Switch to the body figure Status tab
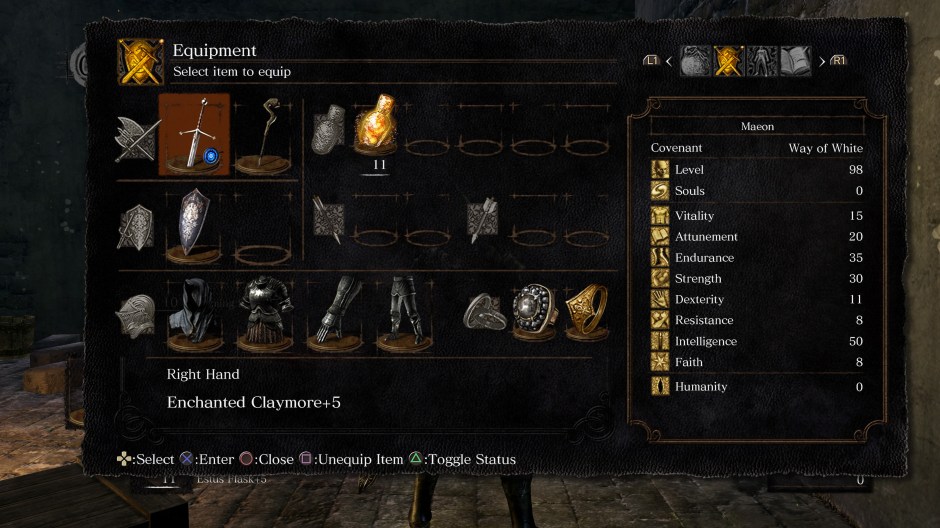The height and width of the screenshot is (528, 940). click(762, 62)
